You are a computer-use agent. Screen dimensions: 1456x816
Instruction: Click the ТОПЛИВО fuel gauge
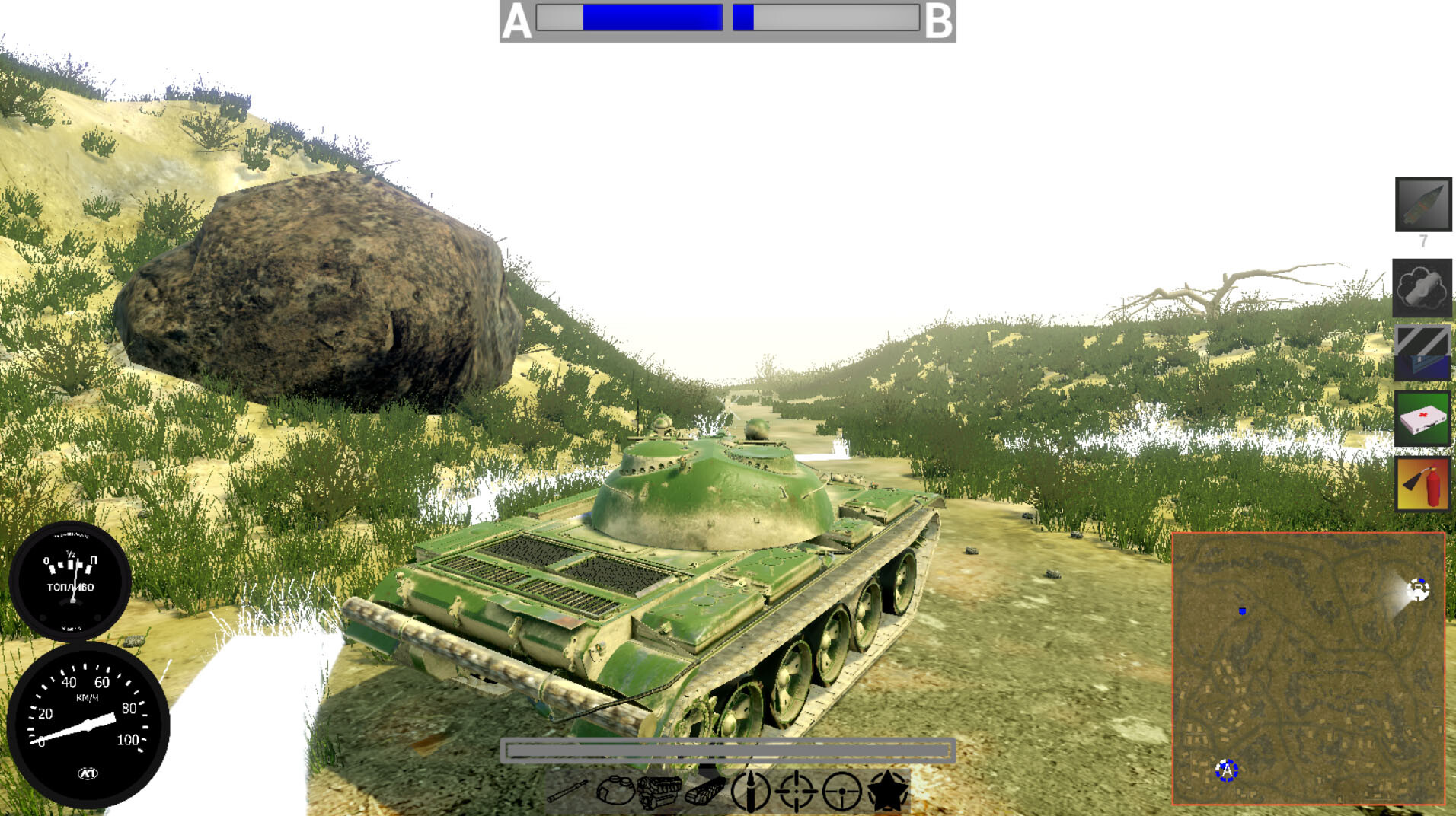(x=72, y=580)
